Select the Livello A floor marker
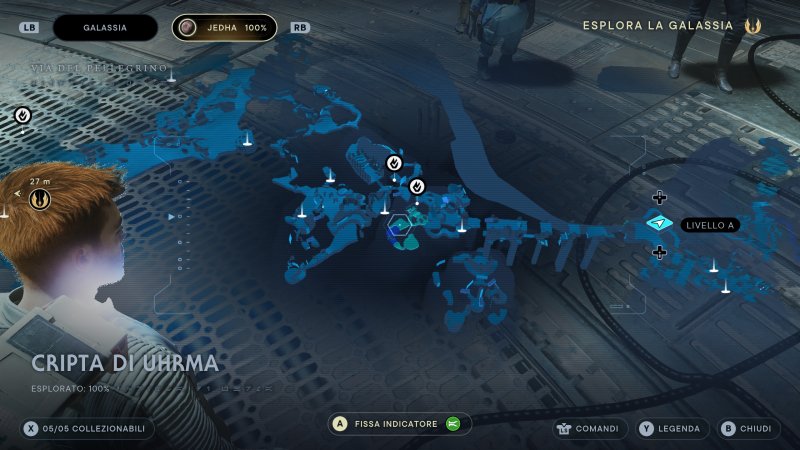Image resolution: width=800 pixels, height=450 pixels. pos(659,224)
